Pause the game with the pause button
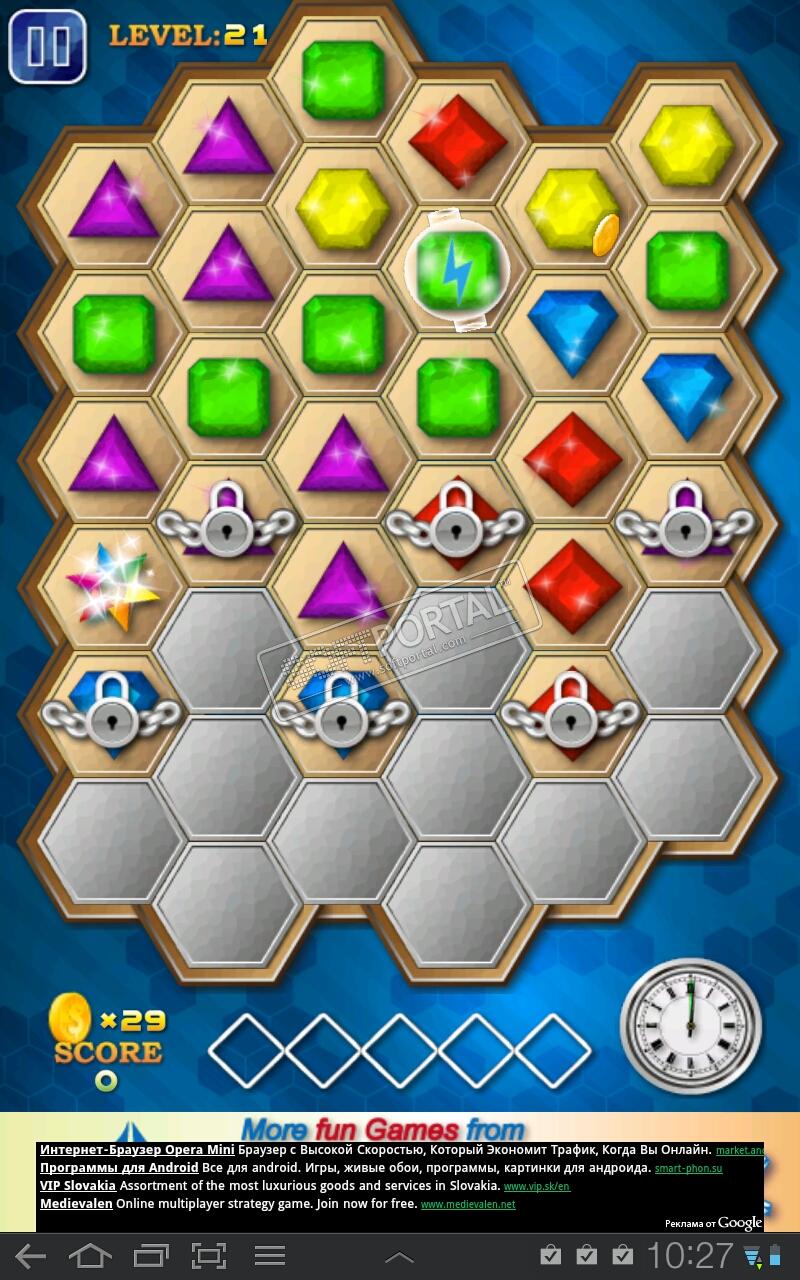800x1280 pixels. (46, 46)
